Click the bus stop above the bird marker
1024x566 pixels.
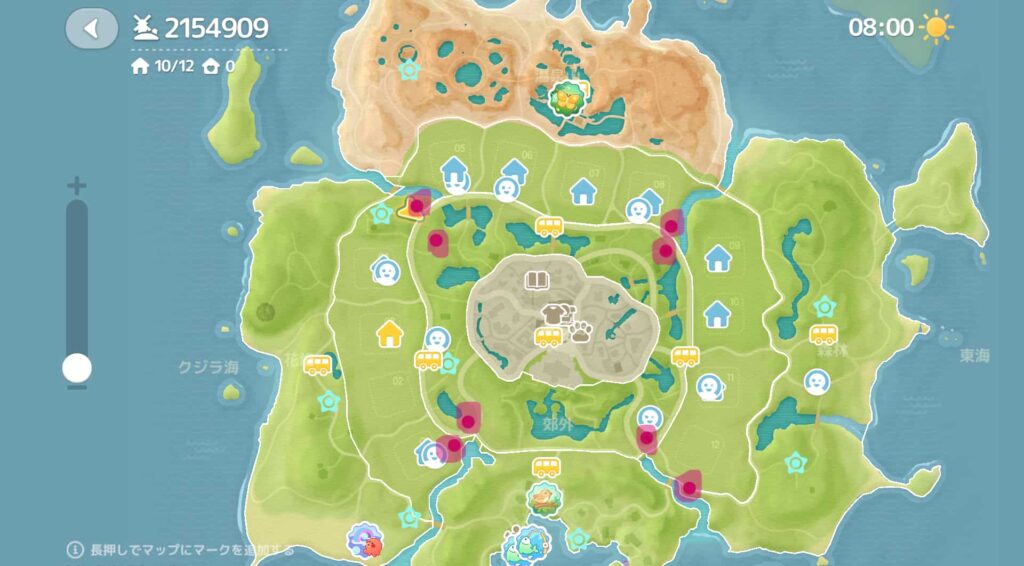point(546,467)
